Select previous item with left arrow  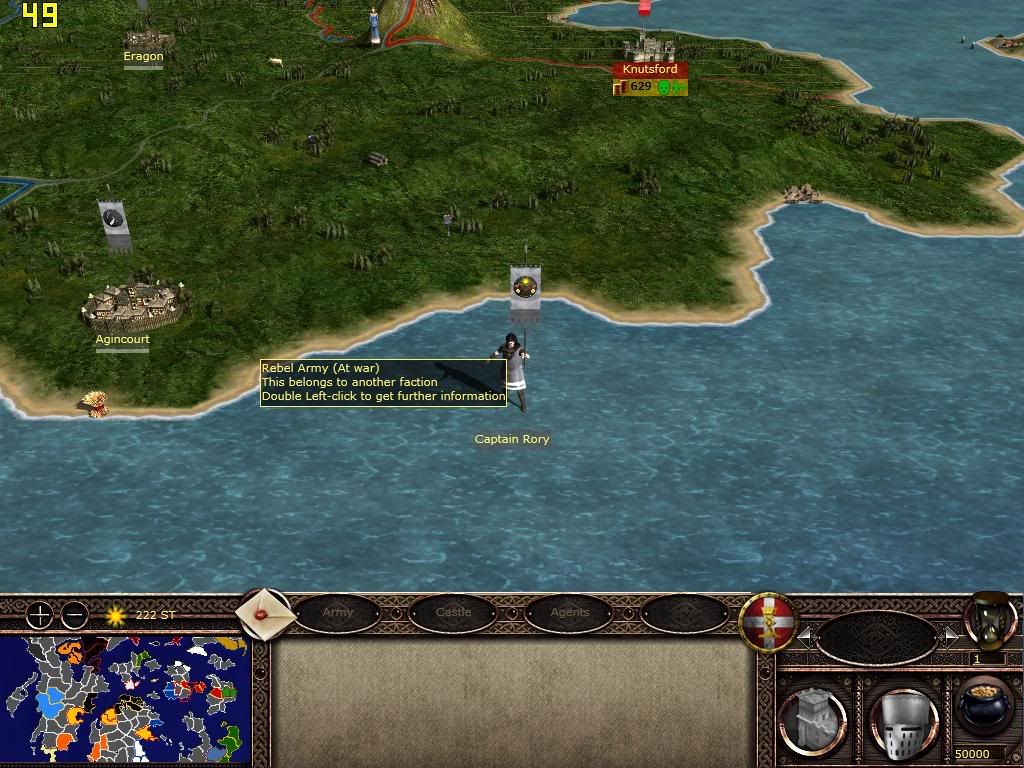(x=805, y=636)
